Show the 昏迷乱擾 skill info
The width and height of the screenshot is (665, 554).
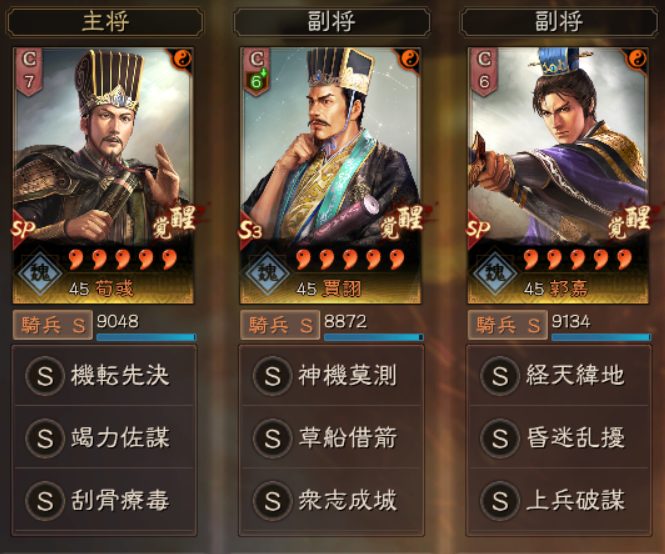tap(559, 437)
